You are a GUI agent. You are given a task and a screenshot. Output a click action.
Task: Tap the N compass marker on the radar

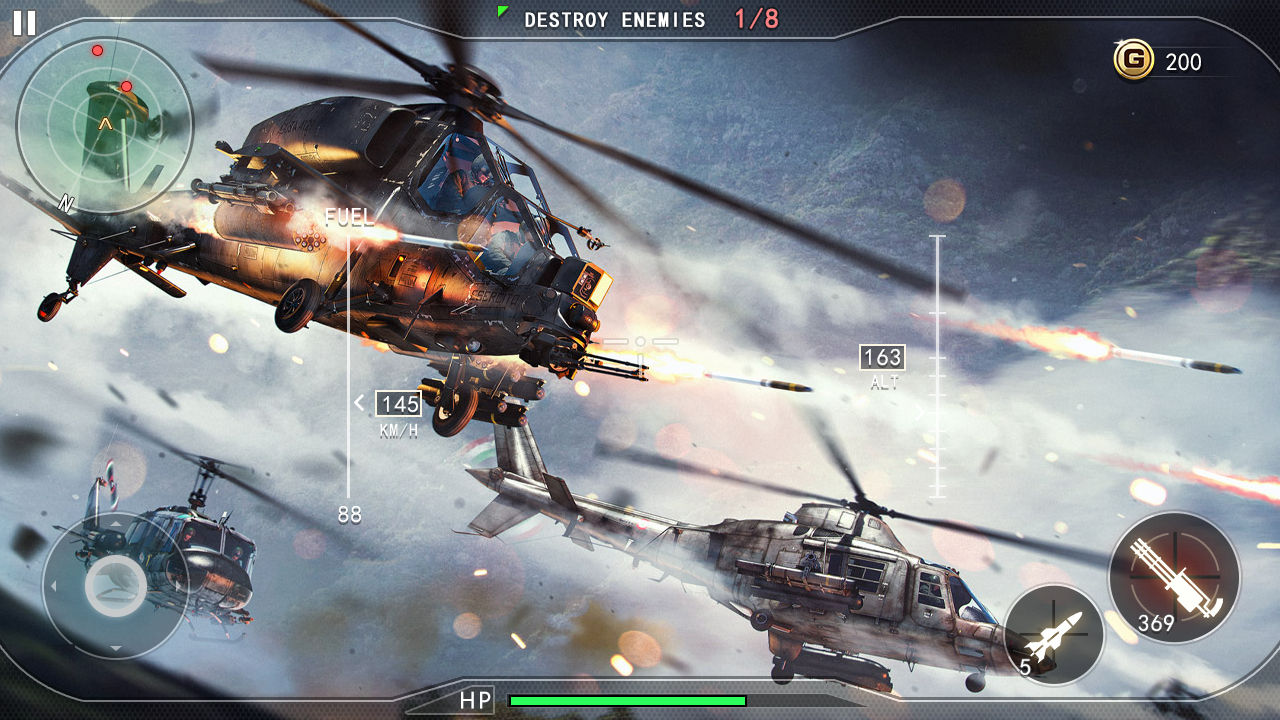(66, 205)
